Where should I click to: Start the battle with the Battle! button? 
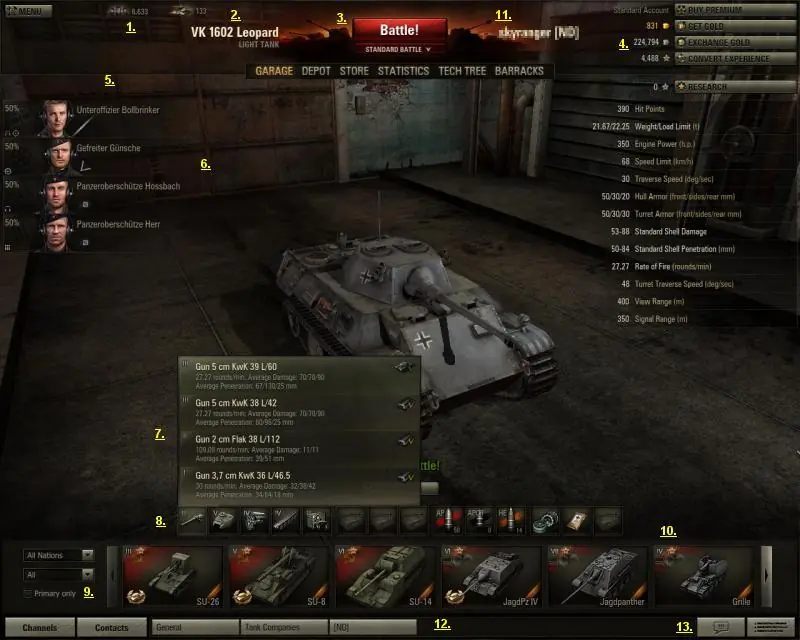tap(399, 30)
